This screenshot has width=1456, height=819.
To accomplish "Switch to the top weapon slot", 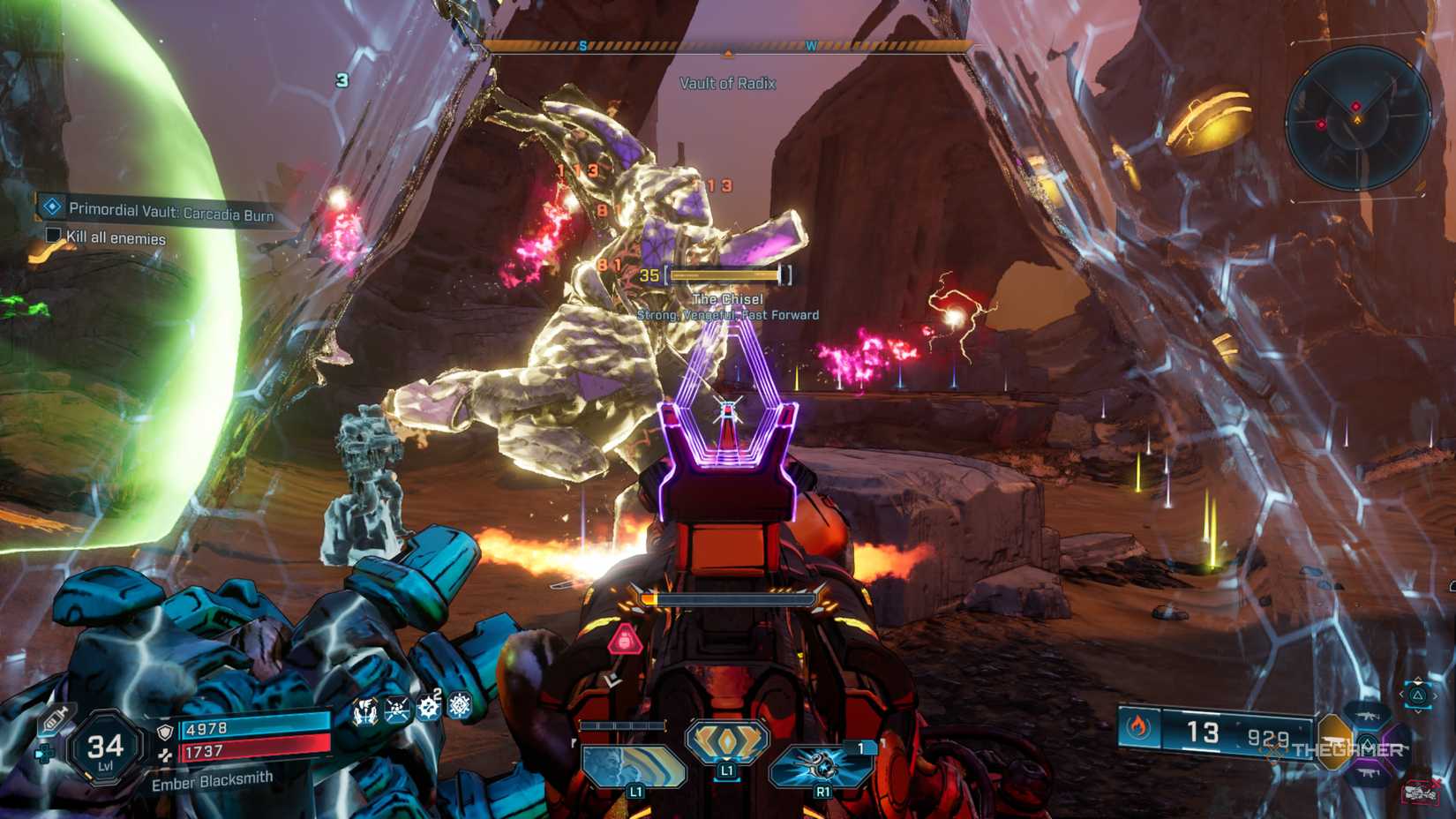I will pyautogui.click(x=1368, y=714).
